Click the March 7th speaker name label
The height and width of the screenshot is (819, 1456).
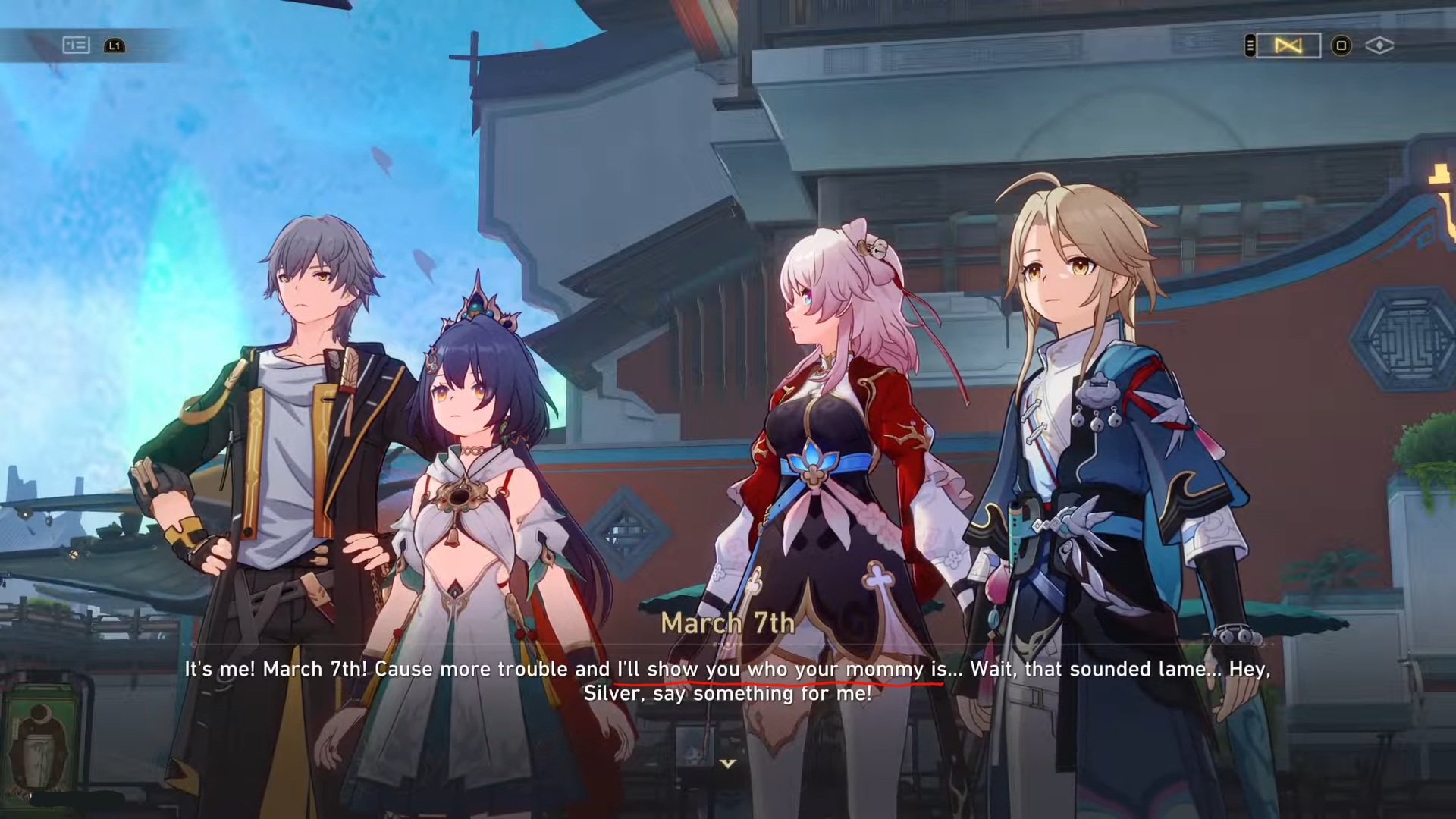click(x=728, y=623)
